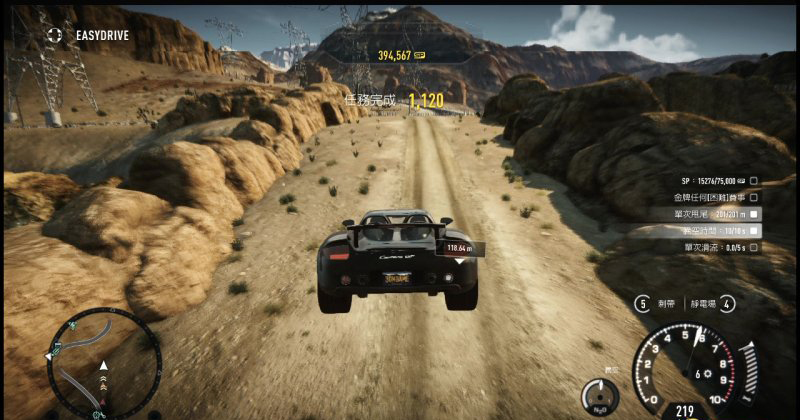Trigger the N2O nitrous gauge icon
Screen dimensions: 800x420
[x=600, y=396]
